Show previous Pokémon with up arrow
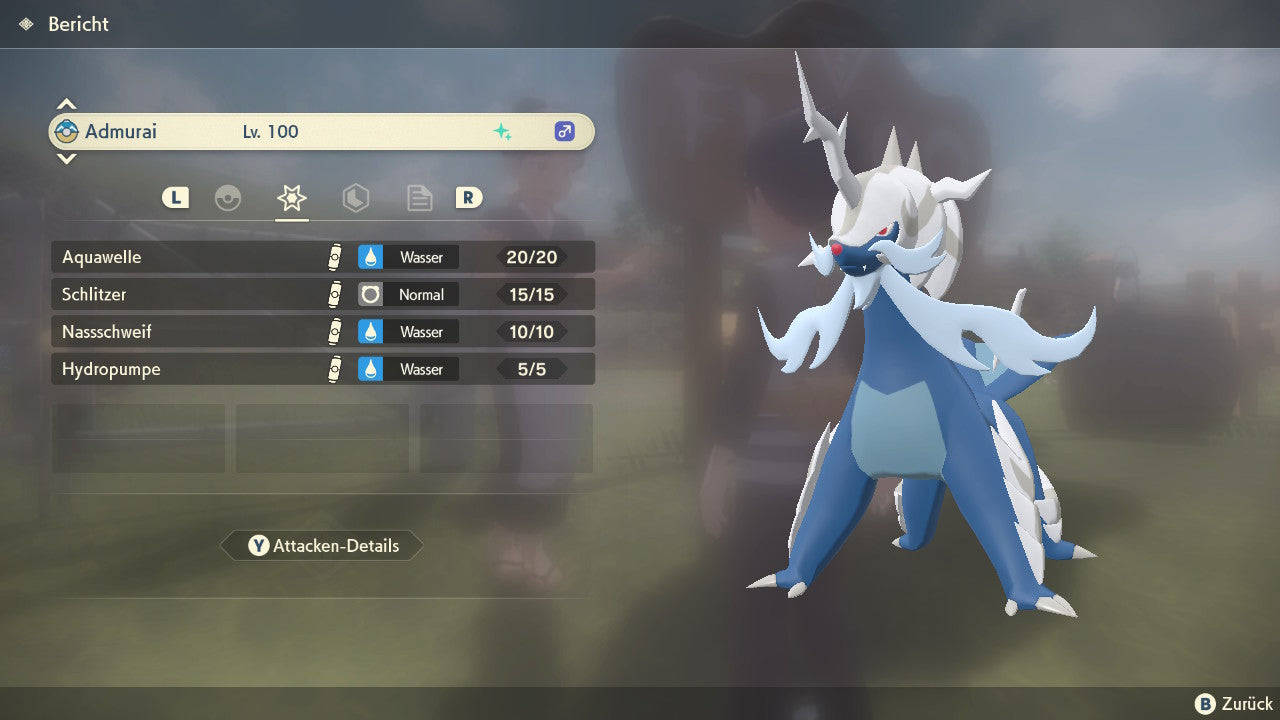This screenshot has width=1280, height=720. pyautogui.click(x=66, y=104)
